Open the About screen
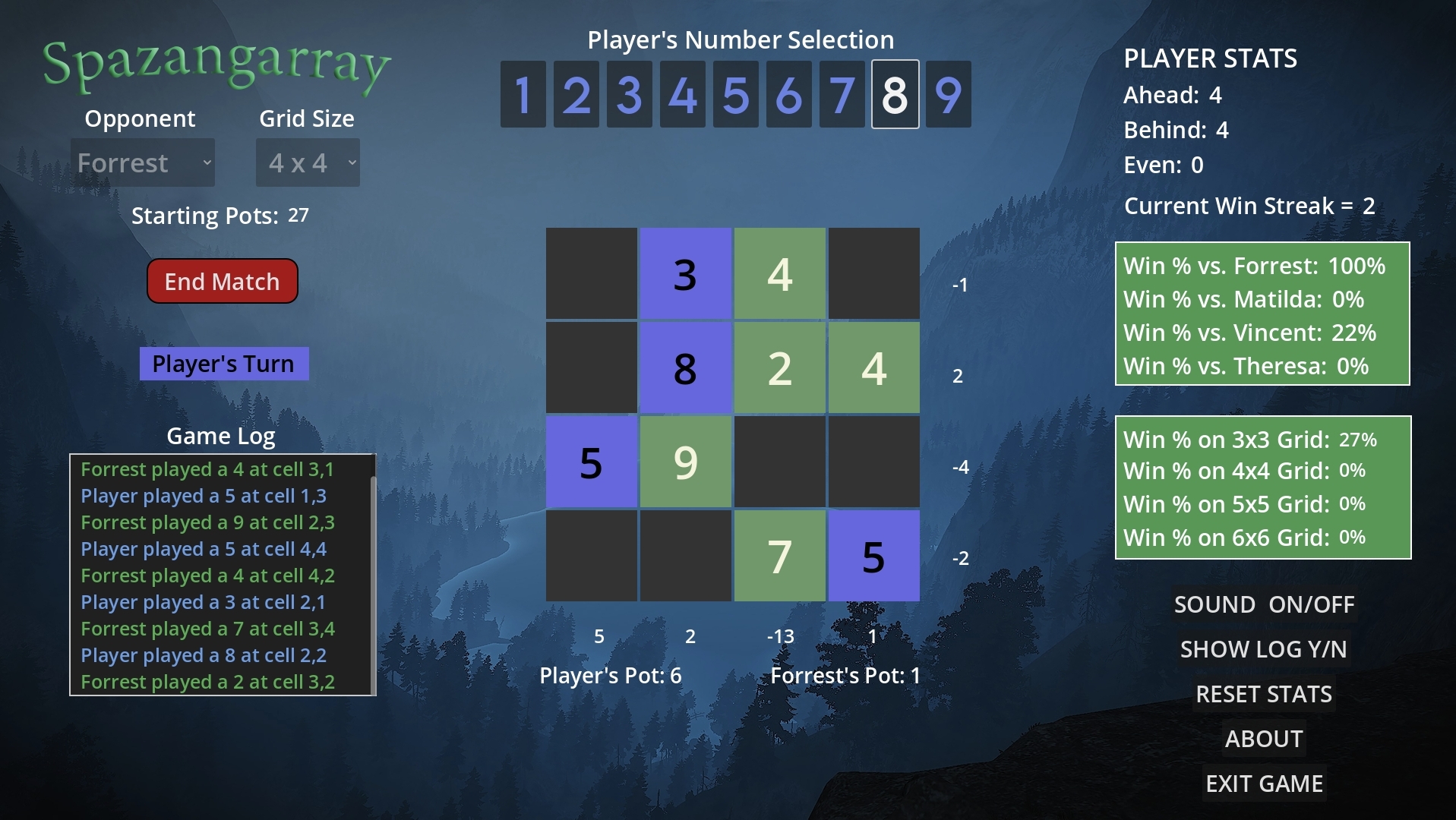The height and width of the screenshot is (820, 1456). pyautogui.click(x=1264, y=738)
